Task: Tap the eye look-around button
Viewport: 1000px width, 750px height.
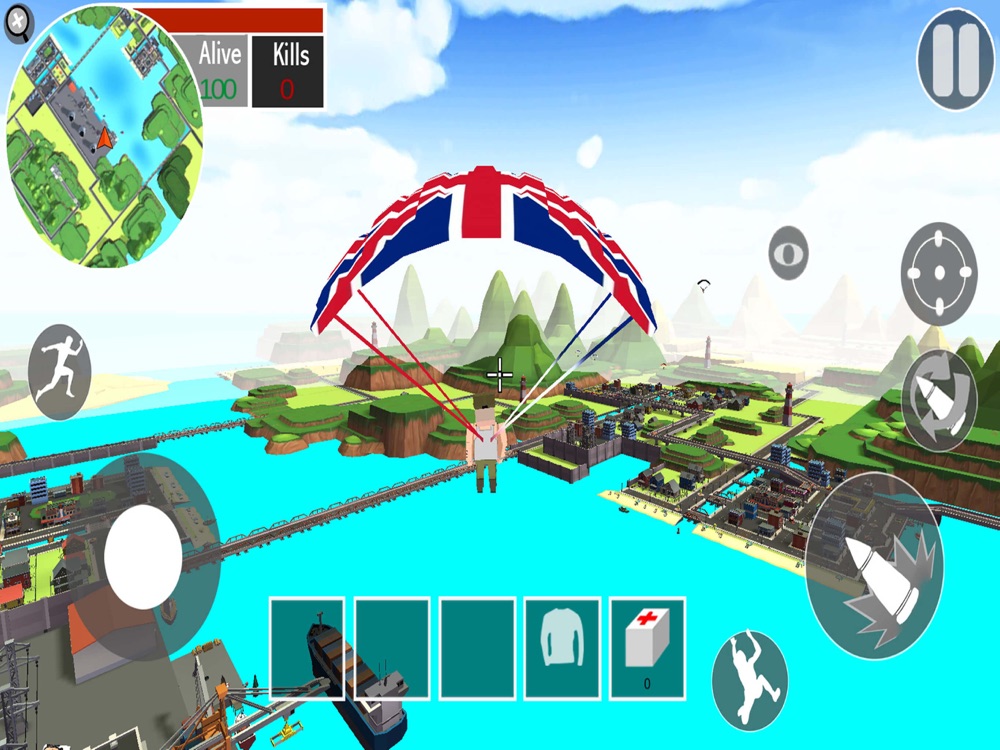Action: (789, 253)
